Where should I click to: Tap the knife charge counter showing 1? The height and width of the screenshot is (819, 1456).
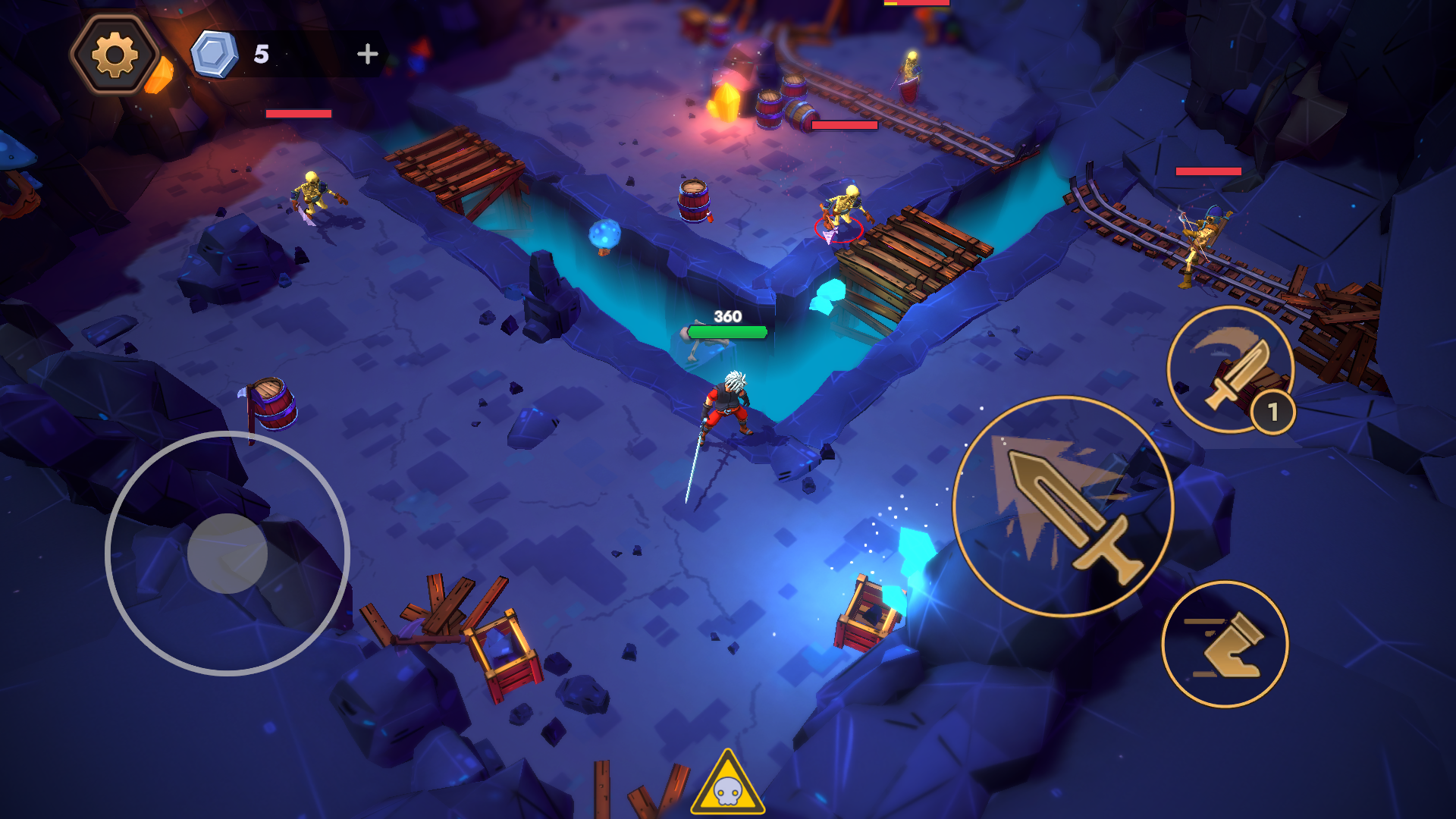pyautogui.click(x=1272, y=410)
